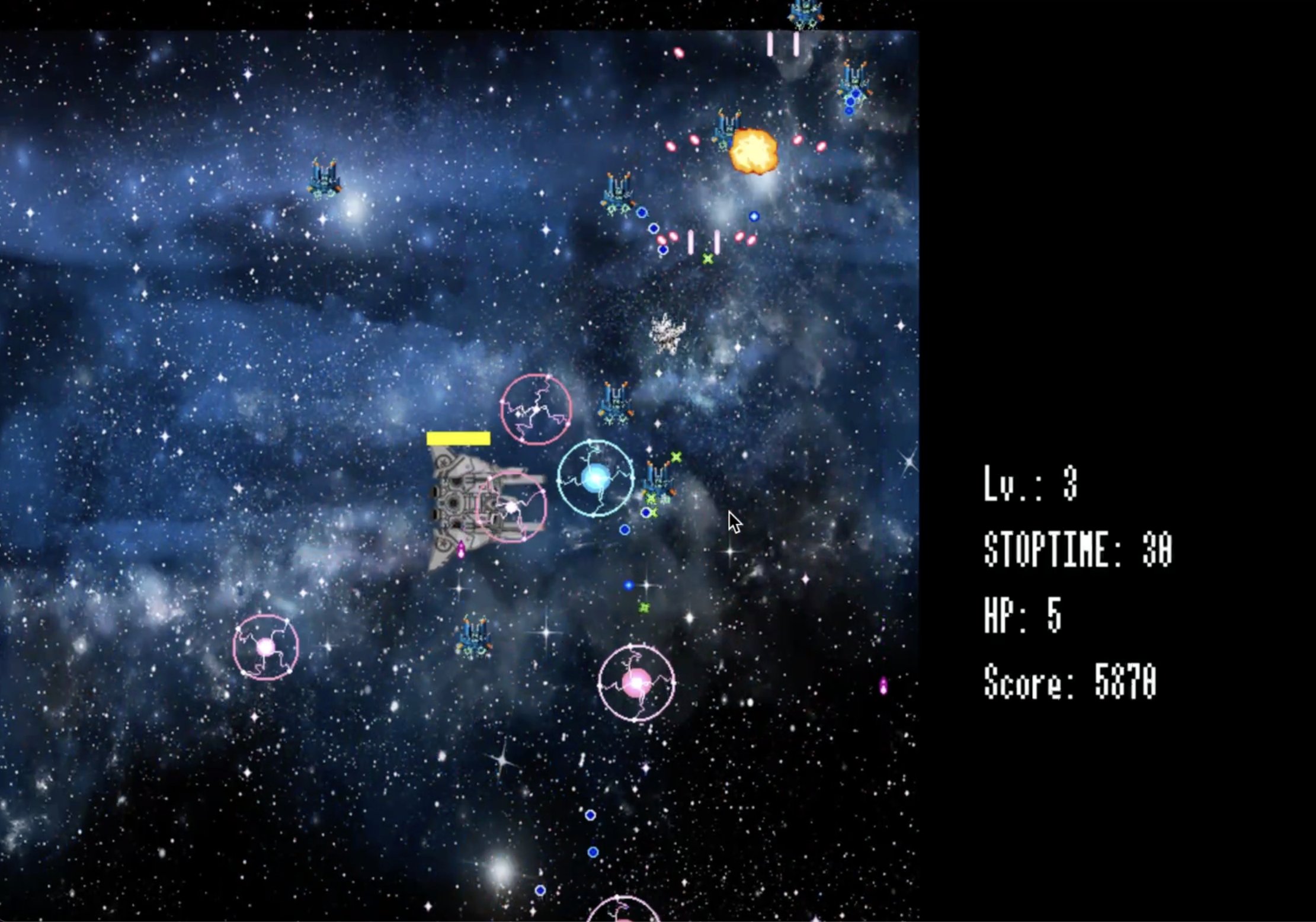Click the pink orb below center of screen
Screen dimensions: 1316x922
click(637, 683)
